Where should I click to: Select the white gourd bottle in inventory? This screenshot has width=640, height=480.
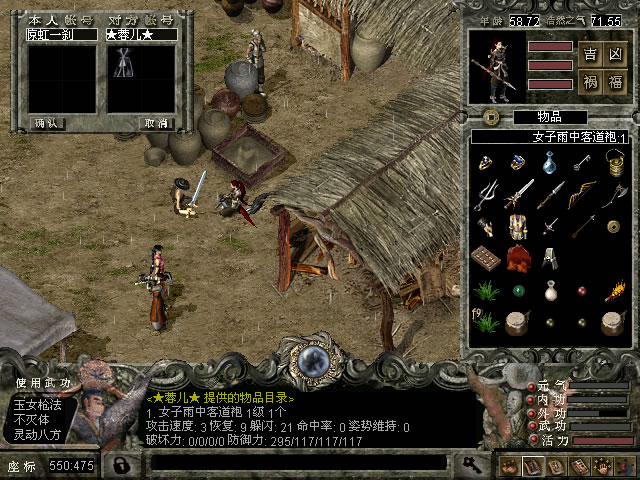[550, 290]
